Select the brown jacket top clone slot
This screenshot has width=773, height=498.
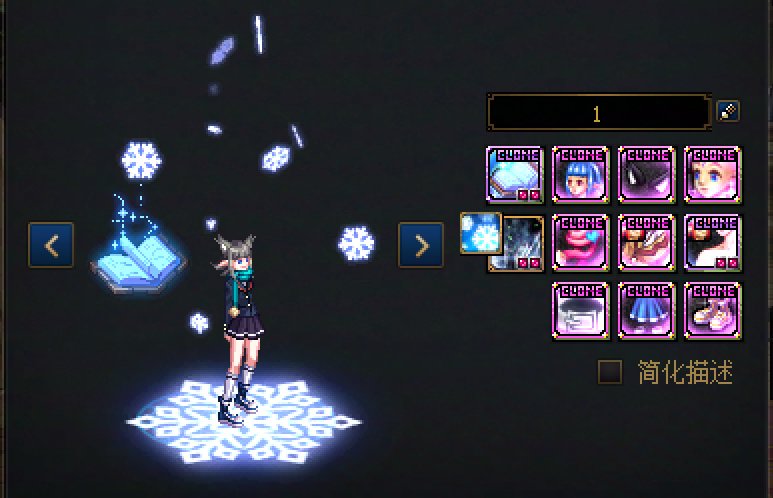point(646,243)
